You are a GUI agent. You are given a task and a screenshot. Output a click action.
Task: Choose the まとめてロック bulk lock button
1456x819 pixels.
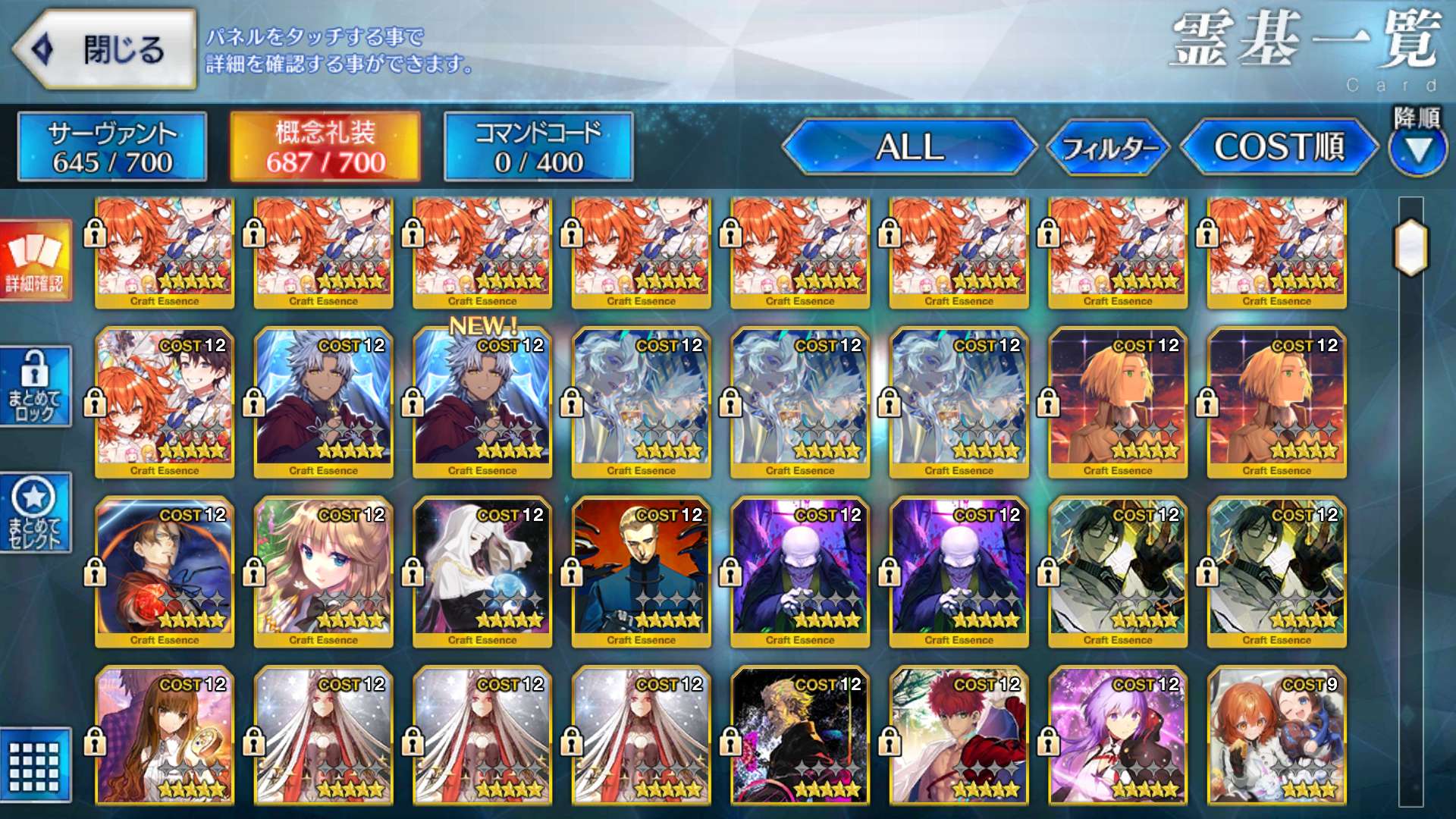(35, 387)
